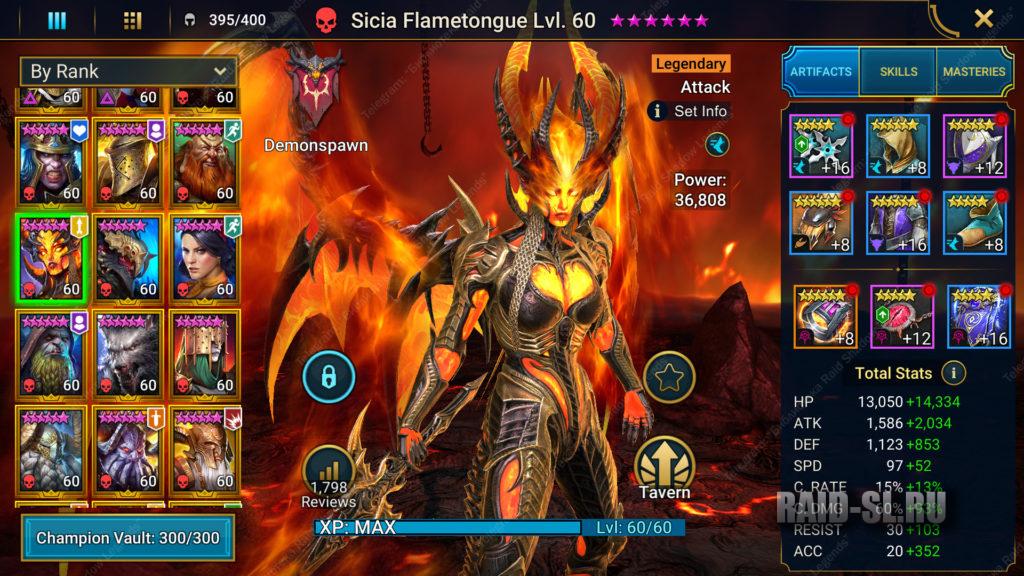Select the ring accessory with +8
1024x576 pixels.
pos(825,316)
